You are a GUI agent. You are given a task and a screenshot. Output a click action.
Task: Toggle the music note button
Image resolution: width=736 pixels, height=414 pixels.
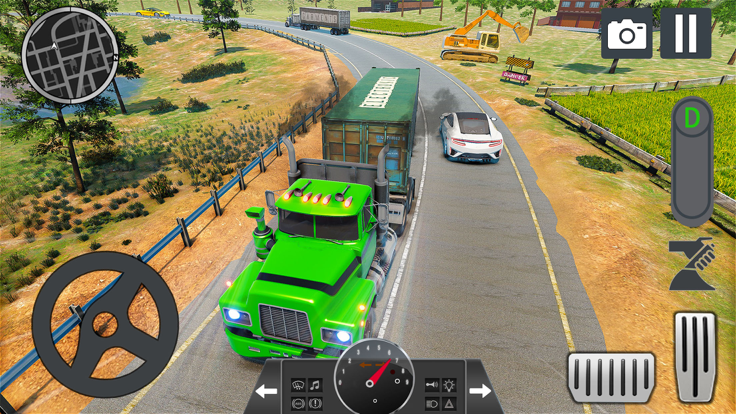point(316,384)
